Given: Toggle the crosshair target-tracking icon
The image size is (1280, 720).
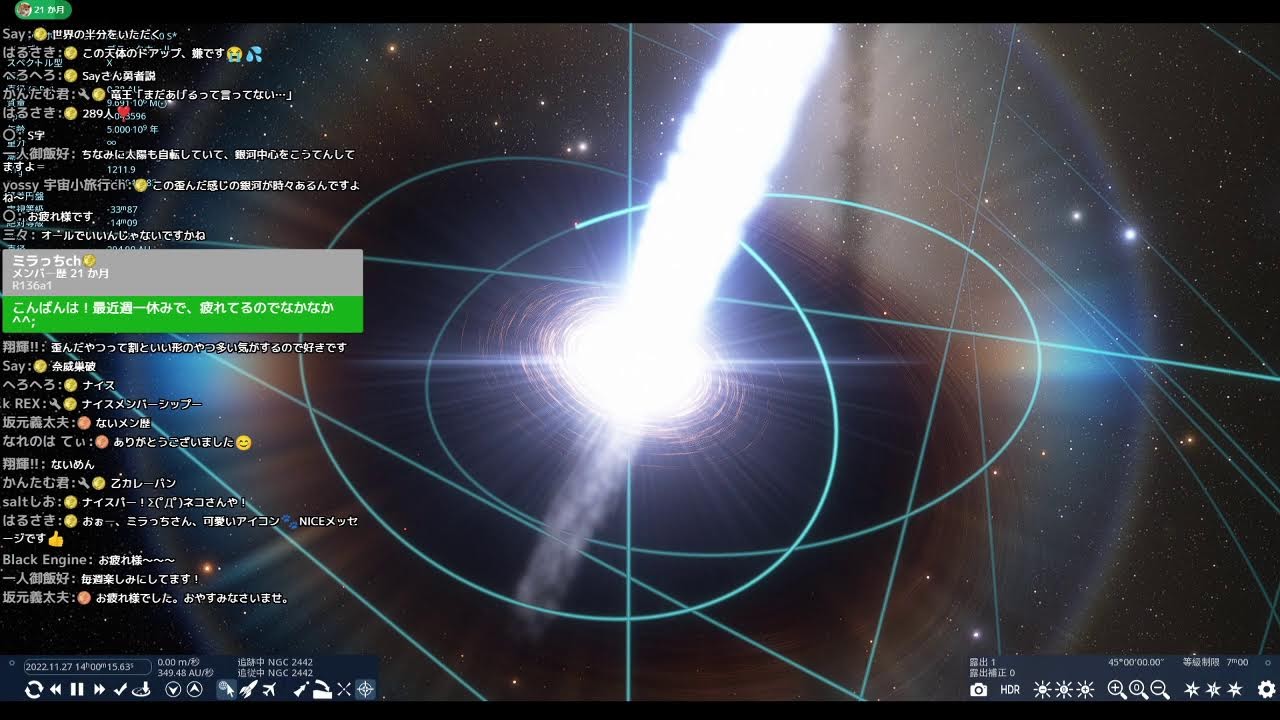Looking at the screenshot, I should (365, 689).
